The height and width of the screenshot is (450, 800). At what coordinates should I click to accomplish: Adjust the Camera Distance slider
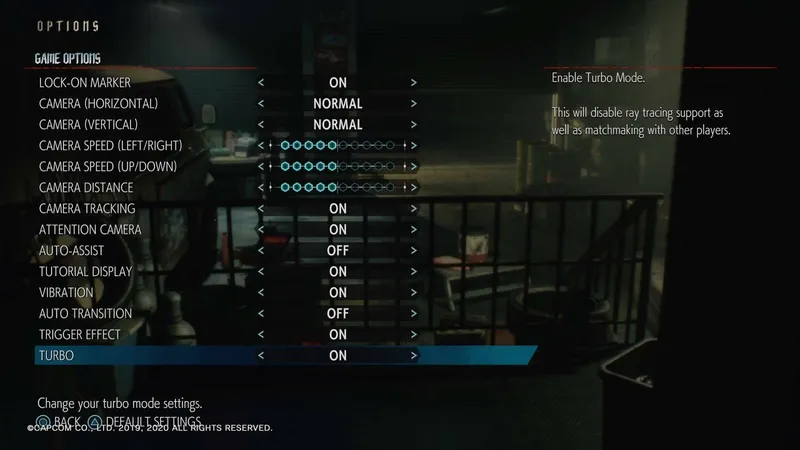pos(338,188)
